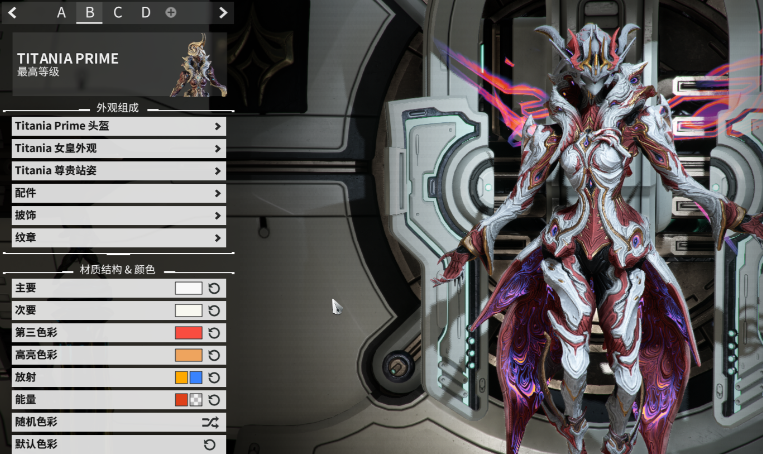Image resolution: width=763 pixels, height=454 pixels.
Task: Open the 披饰 syandana menu
Action: pyautogui.click(x=118, y=215)
